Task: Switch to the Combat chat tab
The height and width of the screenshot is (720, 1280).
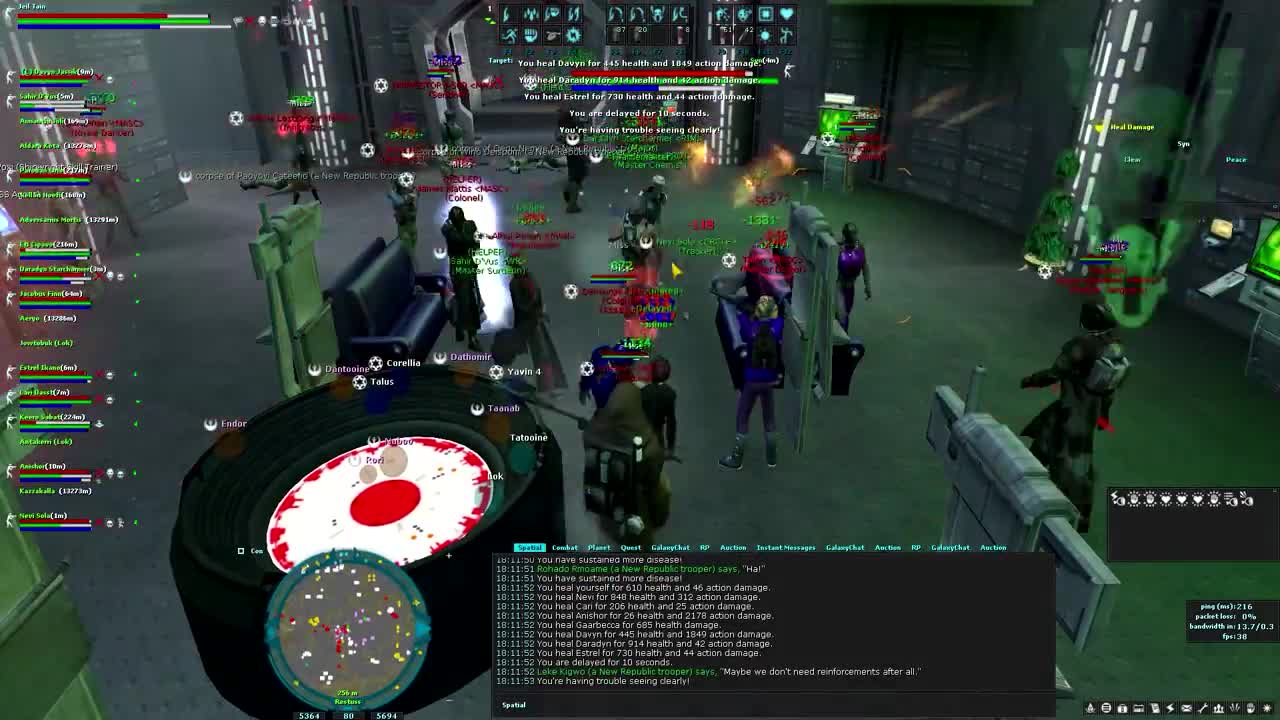Action: pyautogui.click(x=565, y=547)
